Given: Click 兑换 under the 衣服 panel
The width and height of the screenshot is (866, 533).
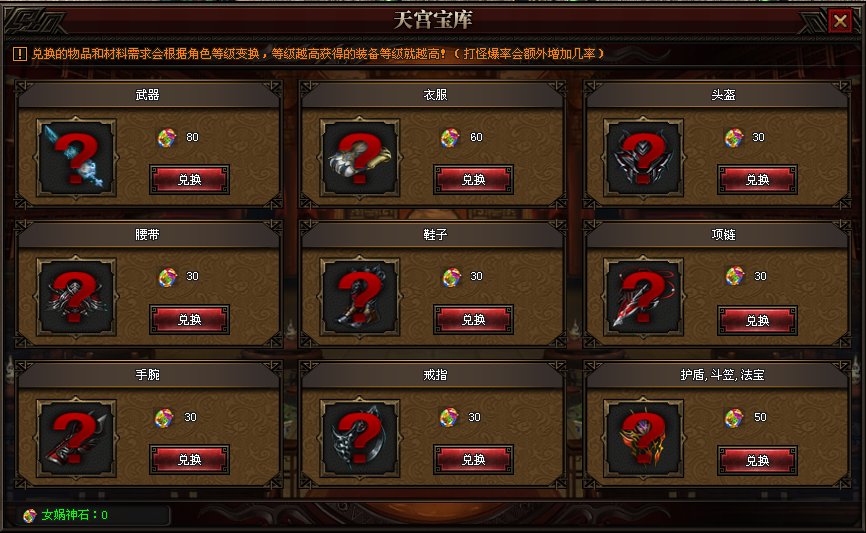Looking at the screenshot, I should coord(473,180).
